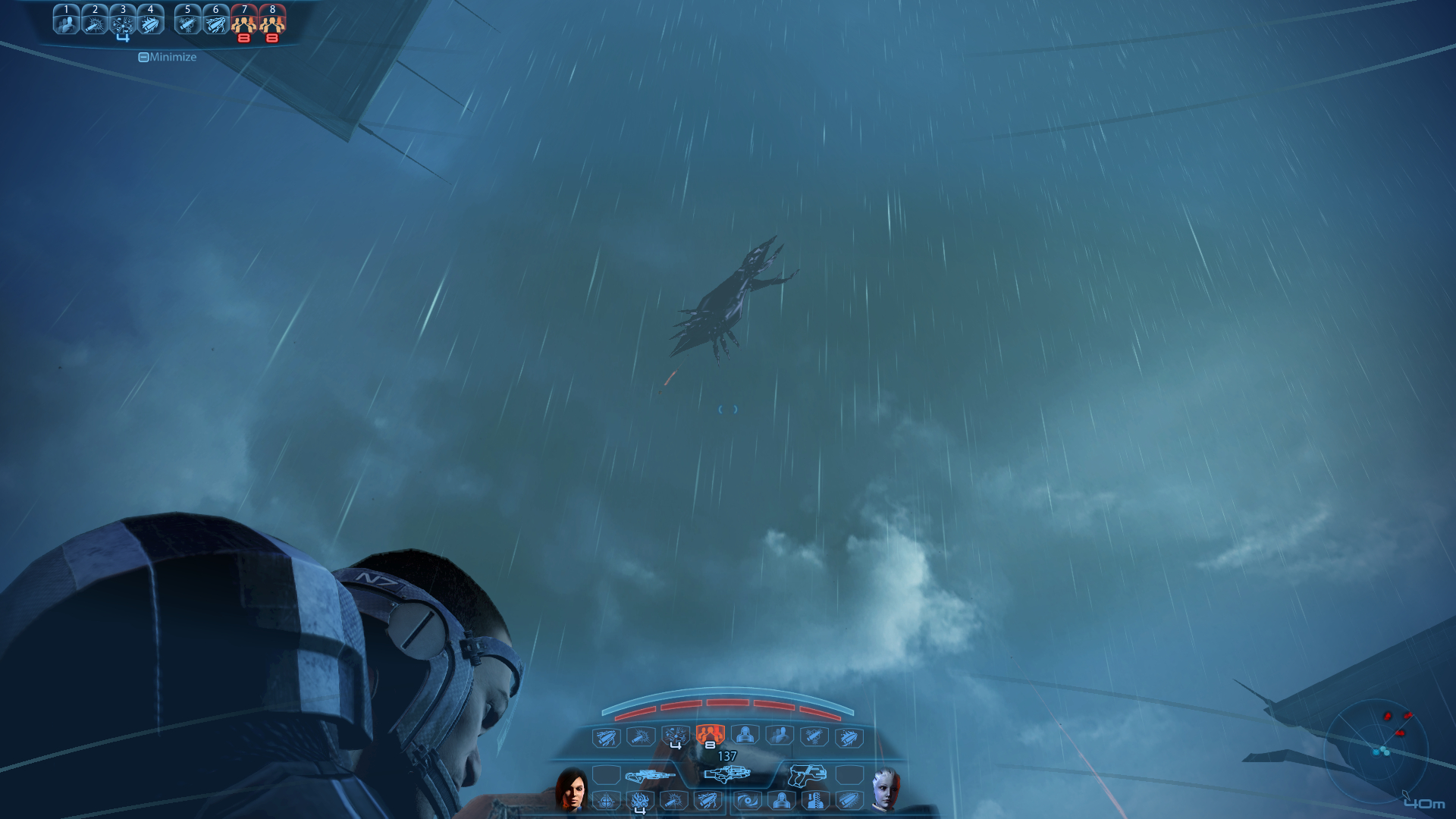Viewport: 1456px width, 819px height.
Task: Select quick slot 1 squad silhouette power
Action: pyautogui.click(x=67, y=20)
